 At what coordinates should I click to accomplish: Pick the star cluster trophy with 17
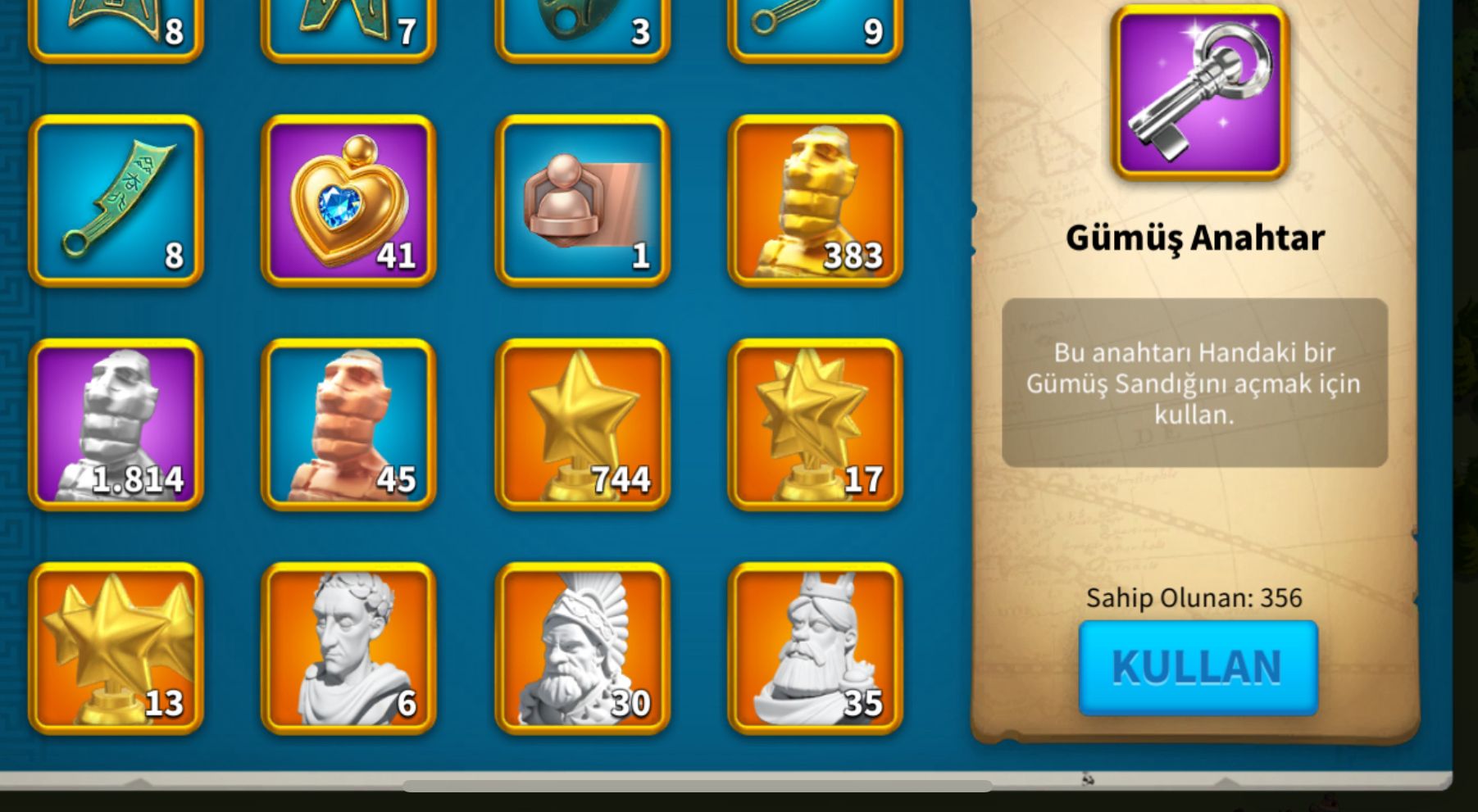pyautogui.click(x=815, y=424)
